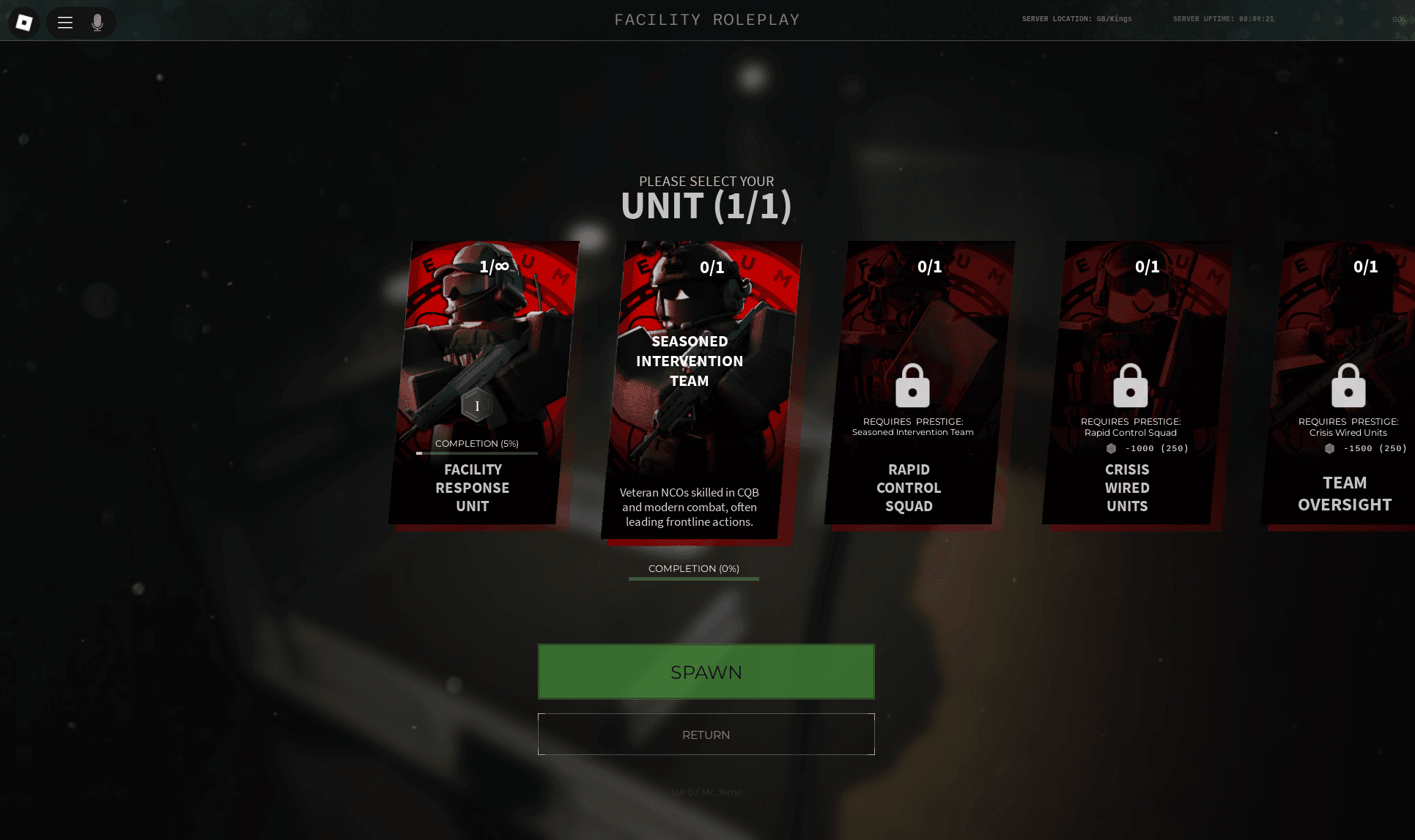The height and width of the screenshot is (840, 1415).
Task: Click the prestige hexagon beside -1500 (250)
Action: pyautogui.click(x=1331, y=449)
